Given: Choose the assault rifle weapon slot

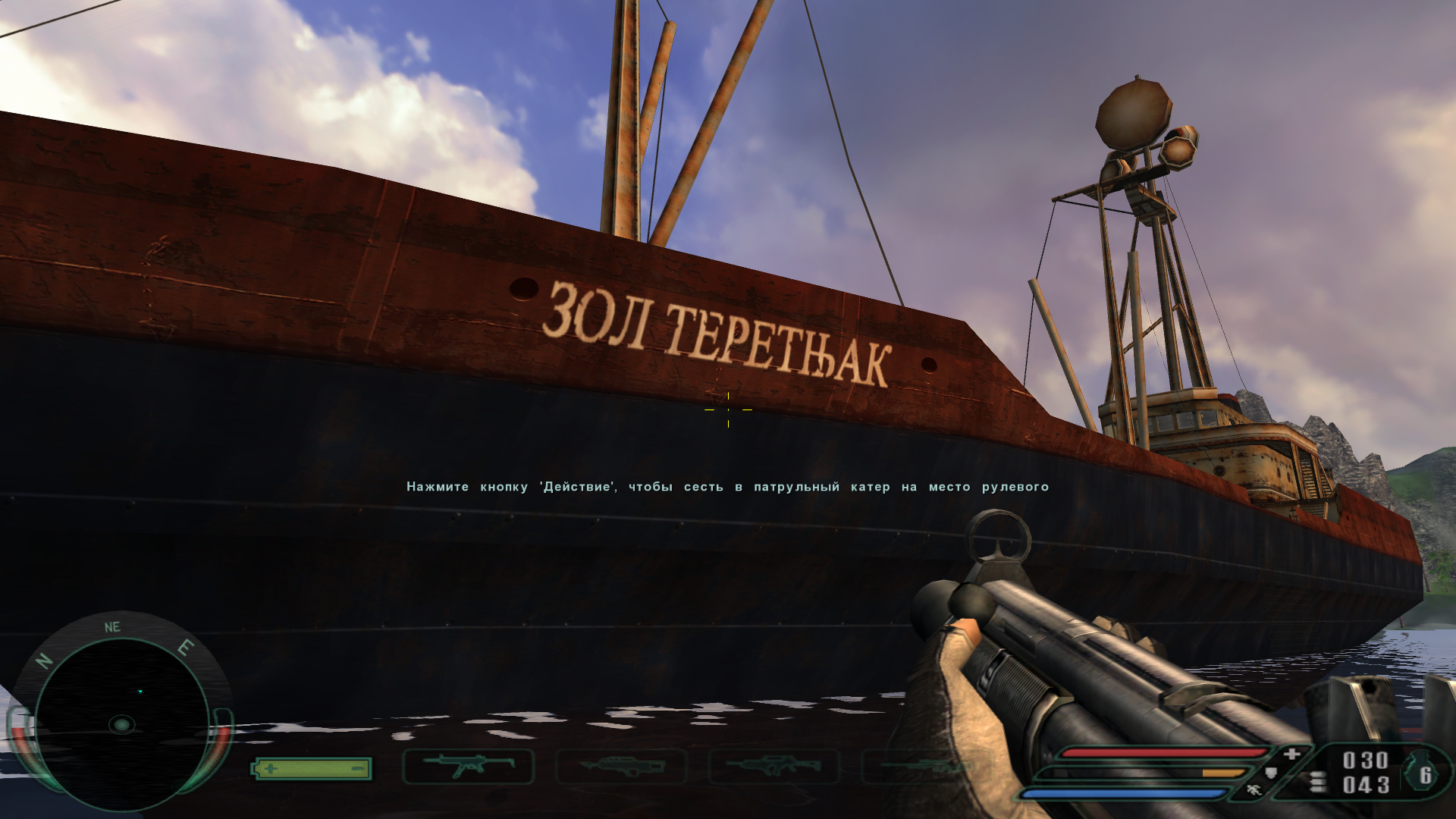Looking at the screenshot, I should (773, 766).
